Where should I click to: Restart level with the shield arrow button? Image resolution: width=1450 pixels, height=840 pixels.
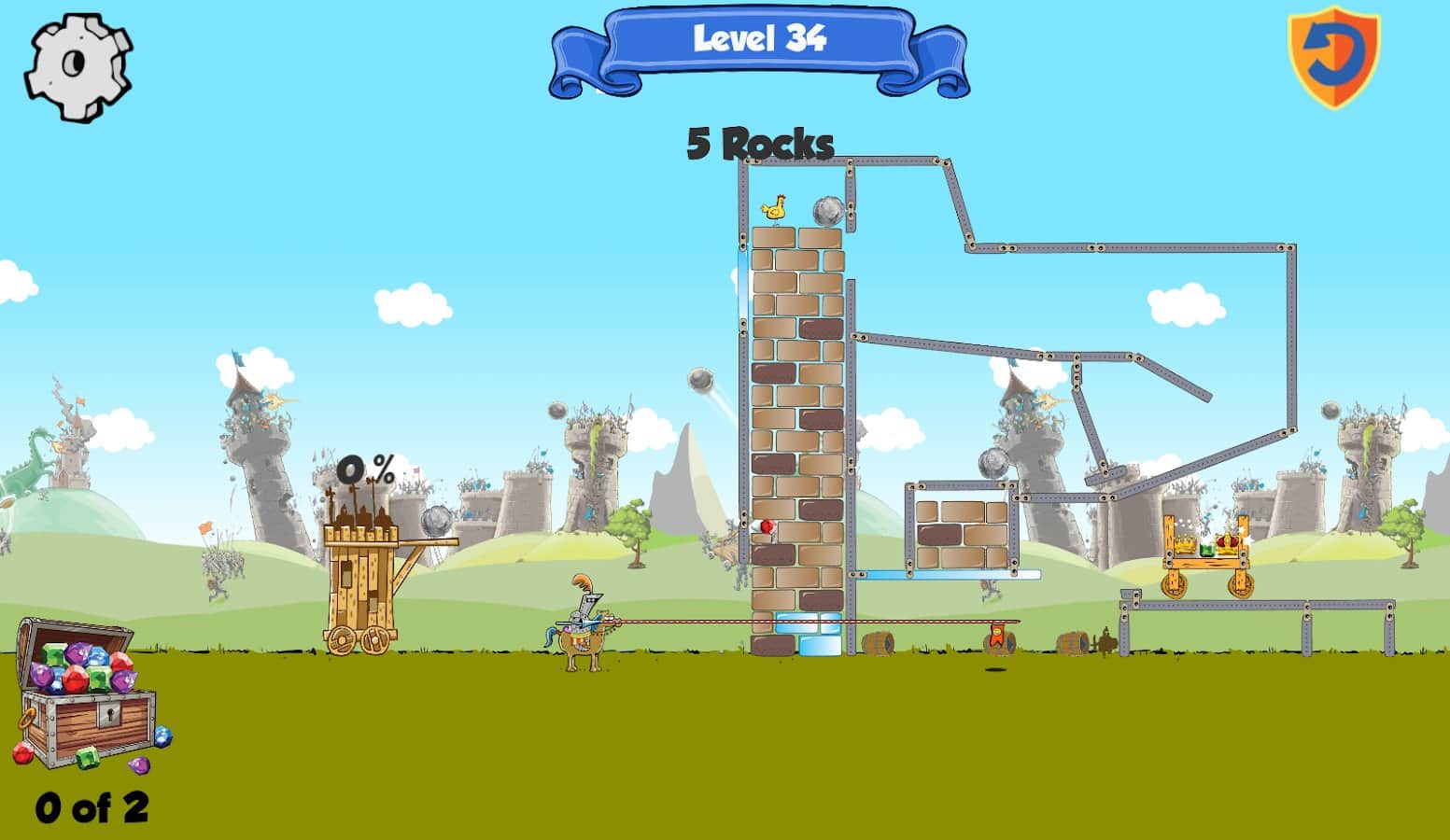pos(1333,56)
